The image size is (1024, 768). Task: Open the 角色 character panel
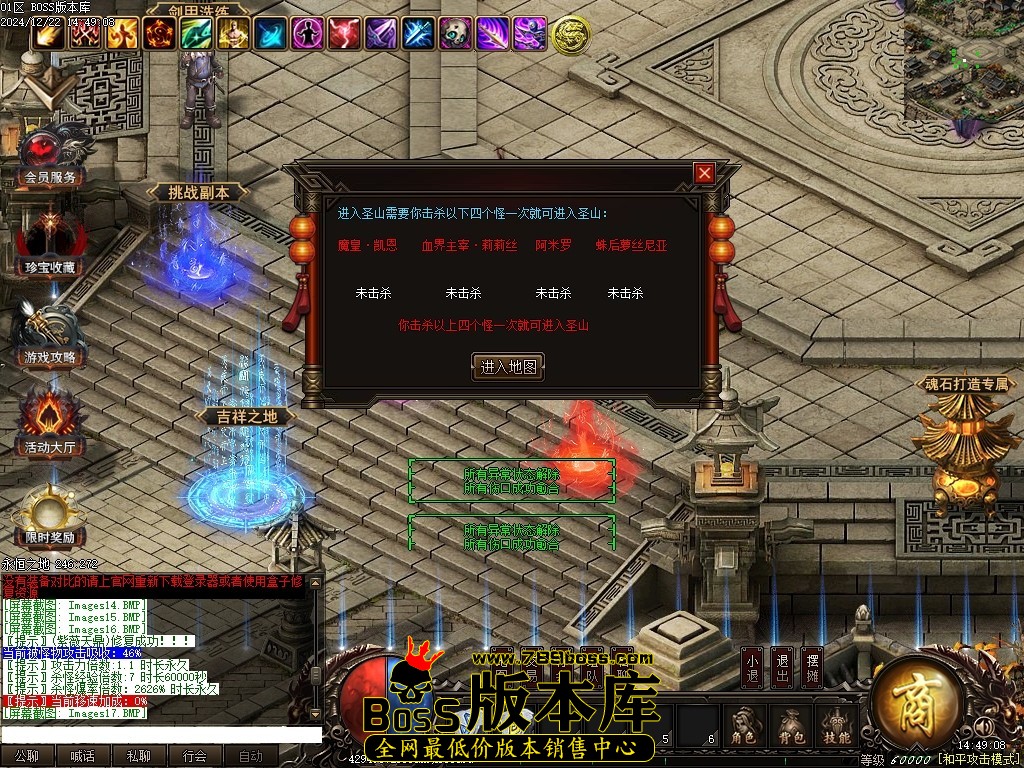tap(743, 727)
